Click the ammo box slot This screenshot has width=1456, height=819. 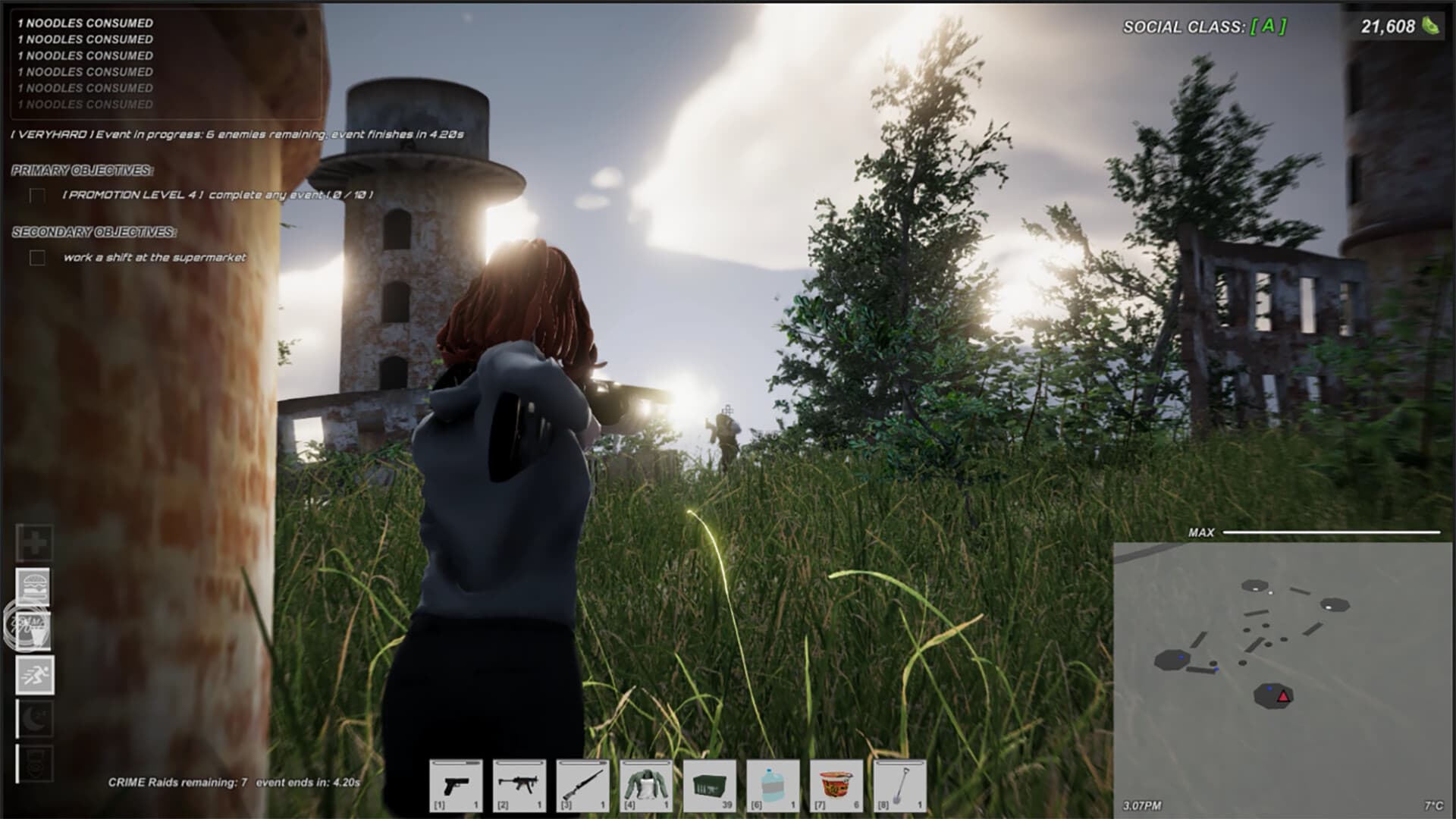pyautogui.click(x=709, y=786)
